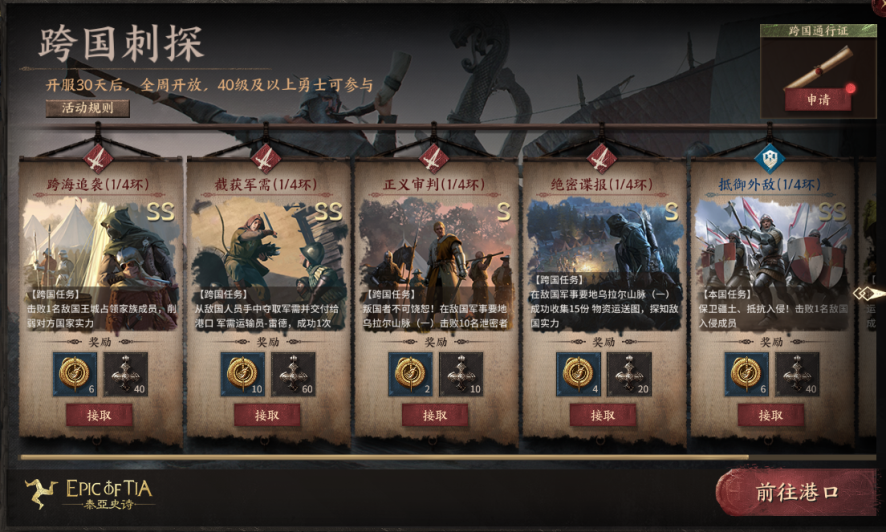This screenshot has height=532, width=886.
Task: Accept the 截获军需 mission with 接取
Action: (267, 414)
